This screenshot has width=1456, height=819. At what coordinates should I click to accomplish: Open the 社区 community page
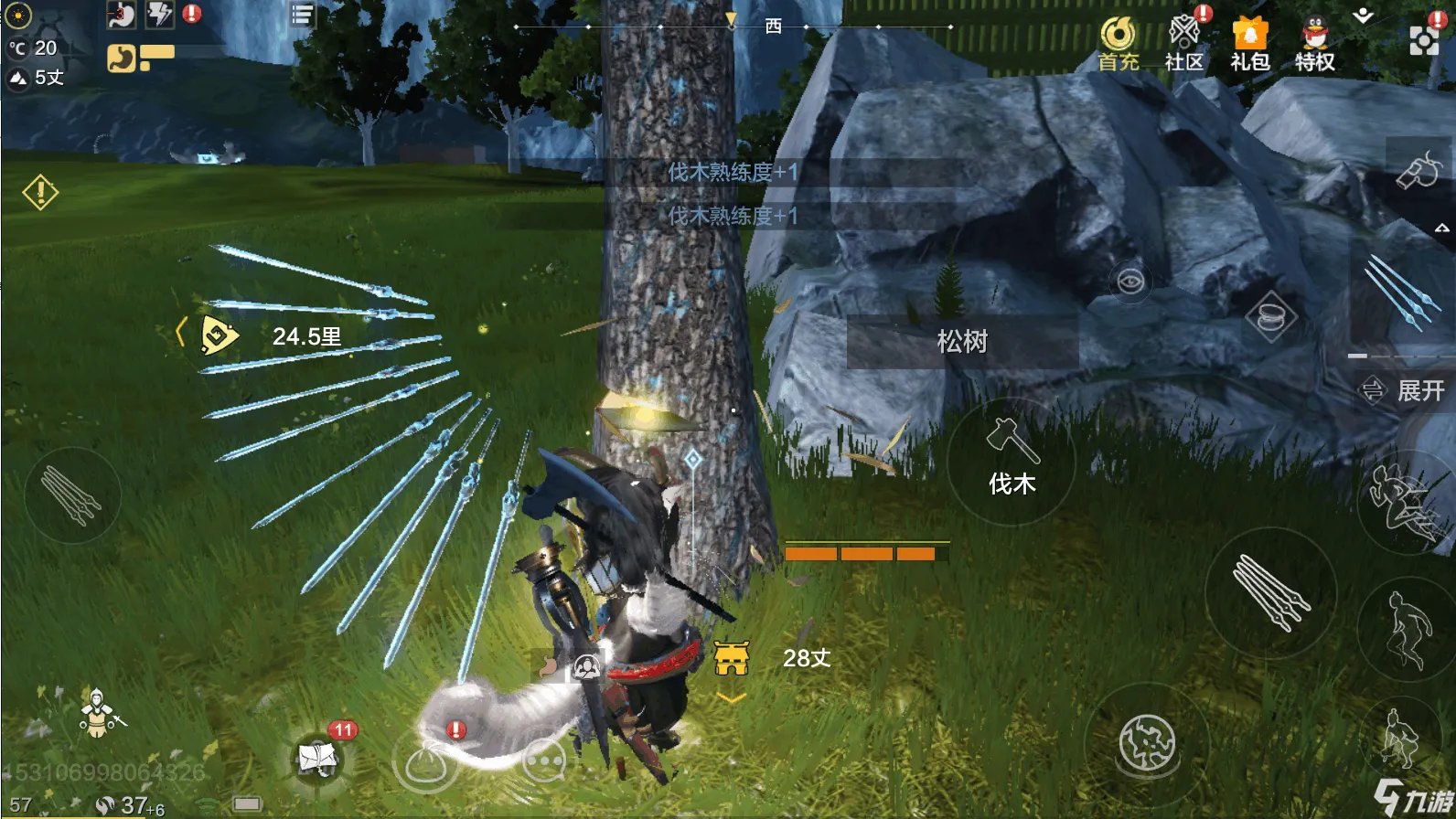[x=1184, y=43]
